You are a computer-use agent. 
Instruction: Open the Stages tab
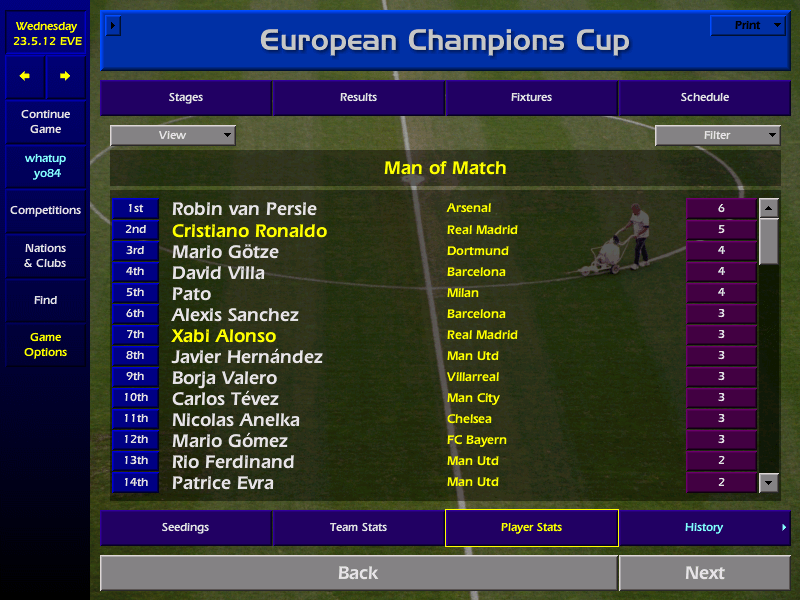[186, 98]
